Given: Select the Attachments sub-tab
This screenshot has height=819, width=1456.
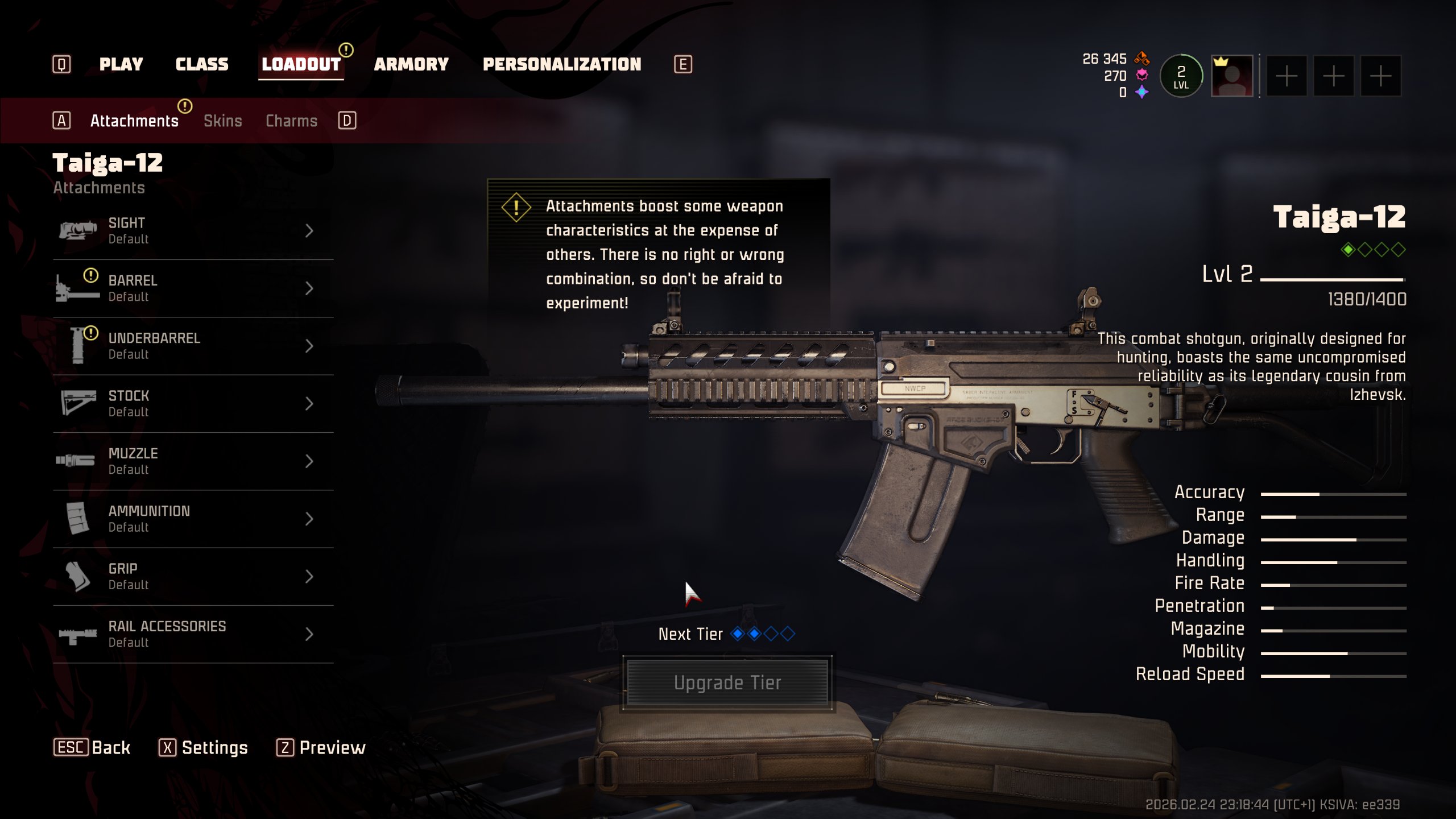Looking at the screenshot, I should pyautogui.click(x=134, y=121).
